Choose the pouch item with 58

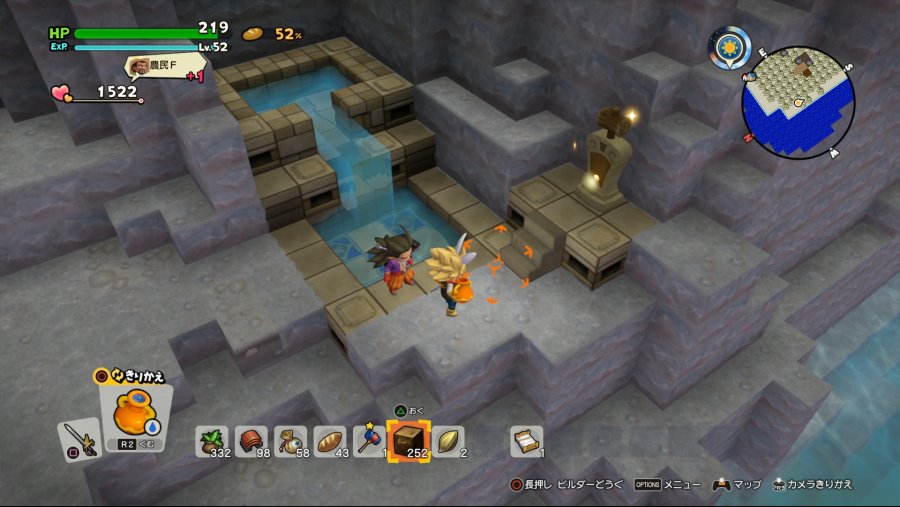point(290,440)
